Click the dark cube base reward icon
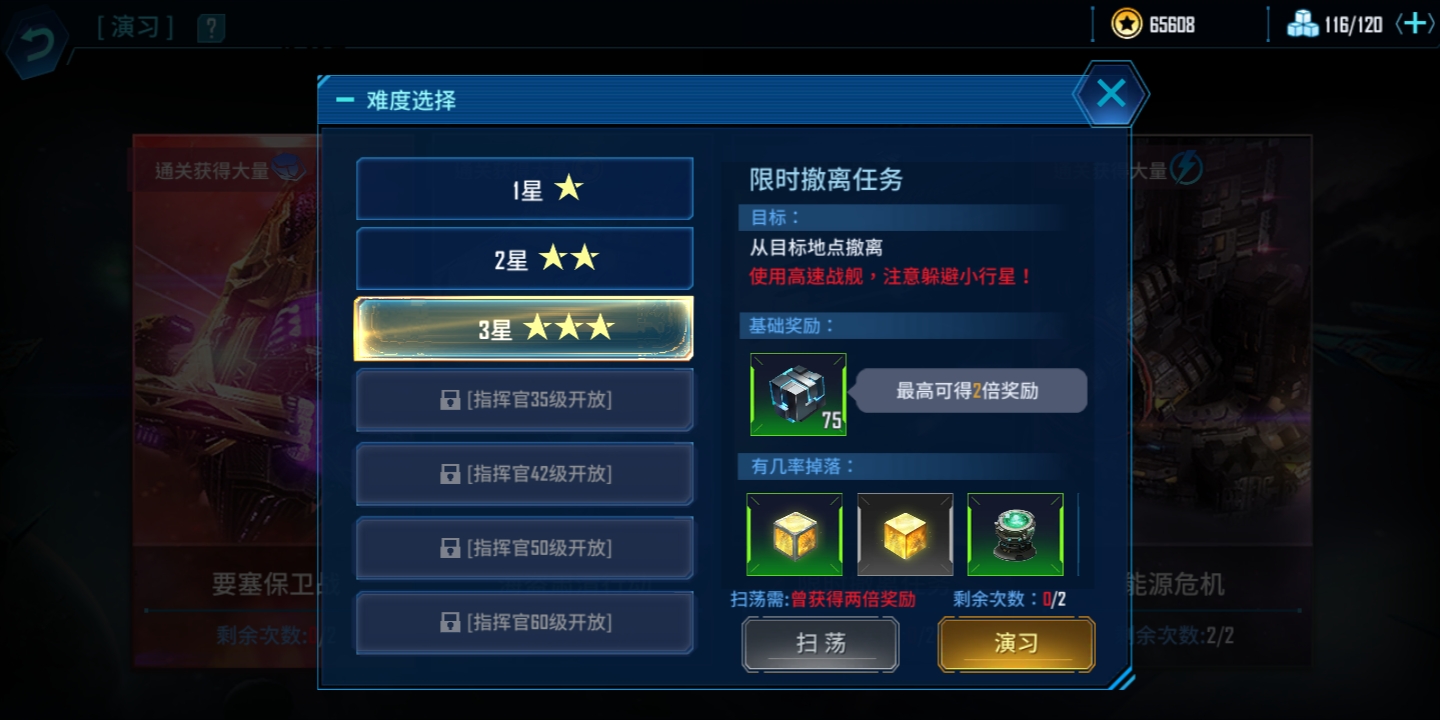The image size is (1440, 720). click(x=798, y=394)
